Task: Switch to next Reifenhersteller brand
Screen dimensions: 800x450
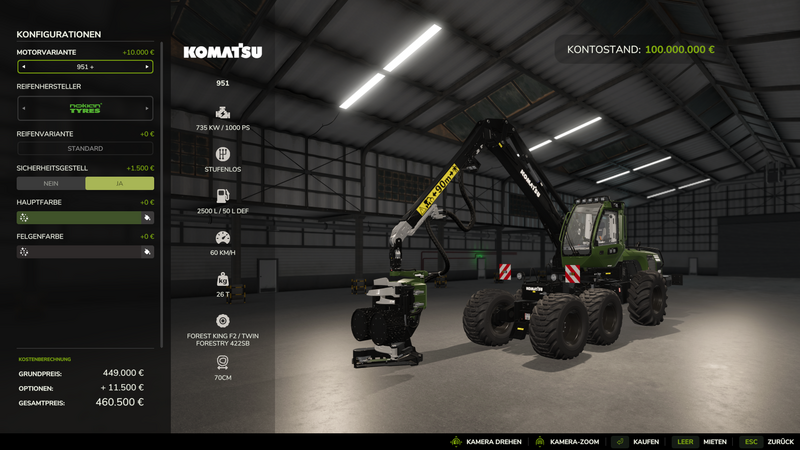Action: [148, 108]
